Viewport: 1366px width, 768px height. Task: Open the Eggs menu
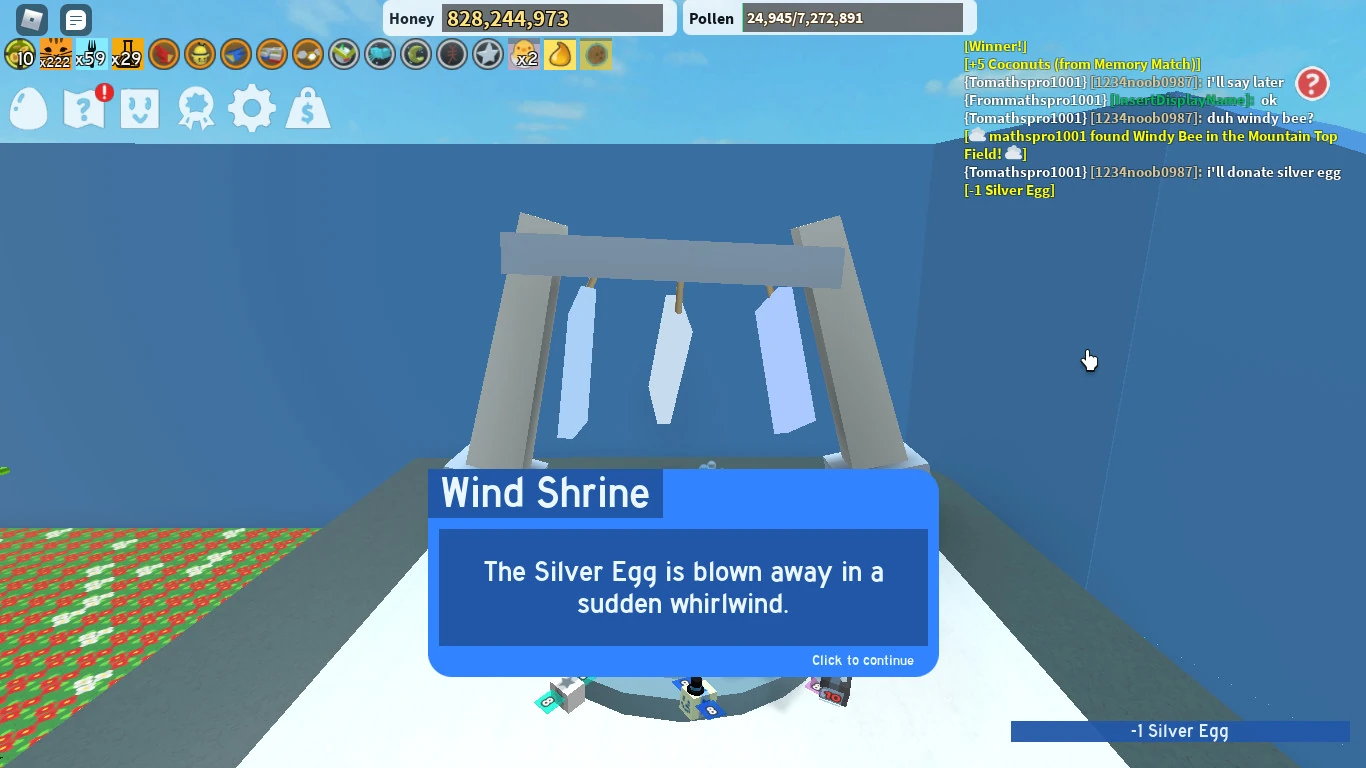click(28, 108)
